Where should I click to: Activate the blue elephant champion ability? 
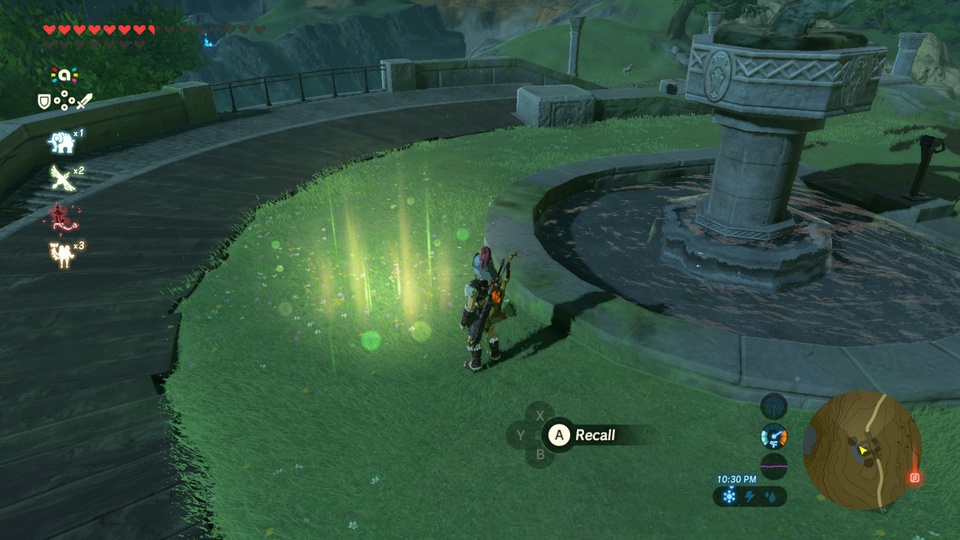60,143
